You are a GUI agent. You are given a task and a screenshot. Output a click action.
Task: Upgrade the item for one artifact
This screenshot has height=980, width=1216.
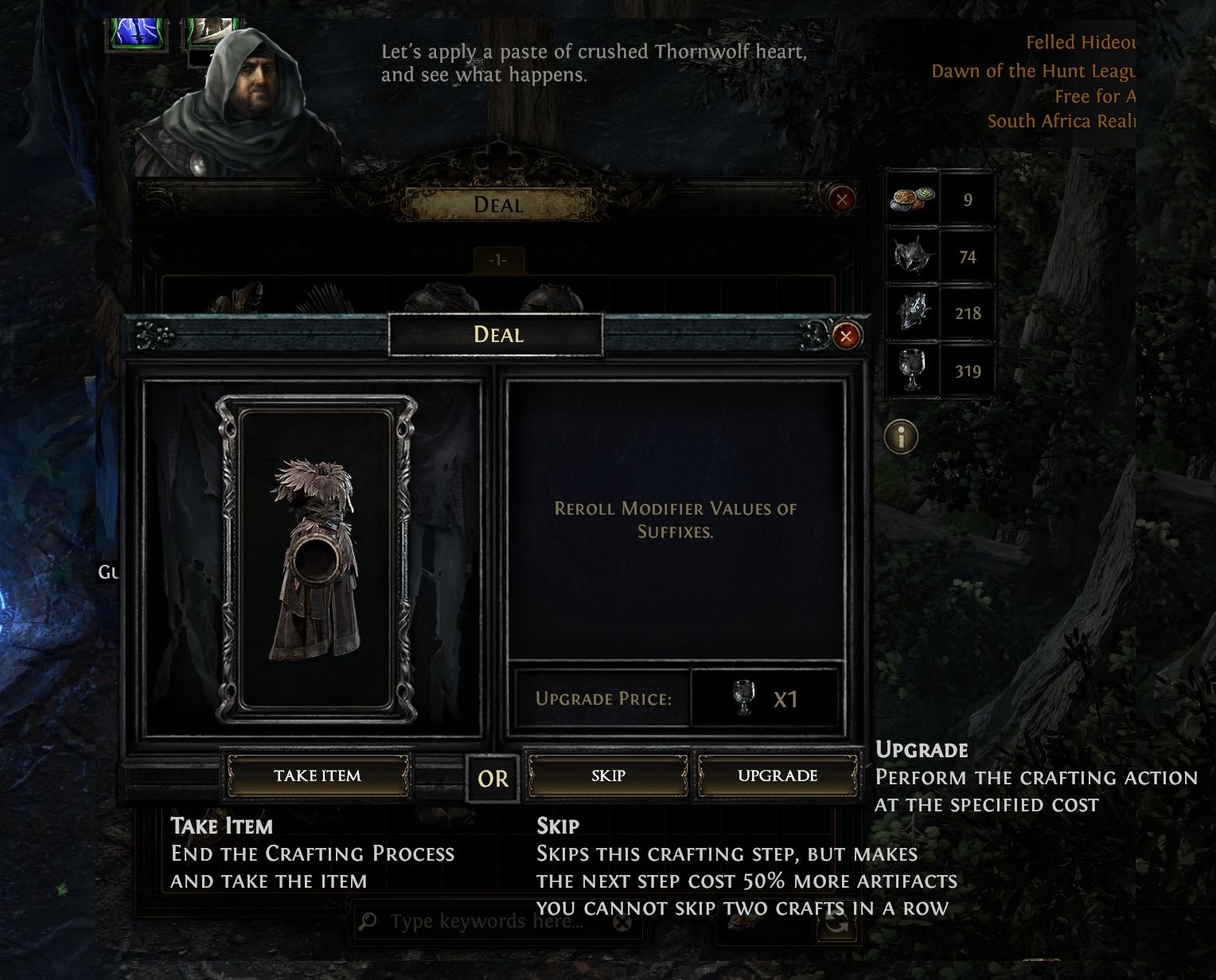click(777, 776)
